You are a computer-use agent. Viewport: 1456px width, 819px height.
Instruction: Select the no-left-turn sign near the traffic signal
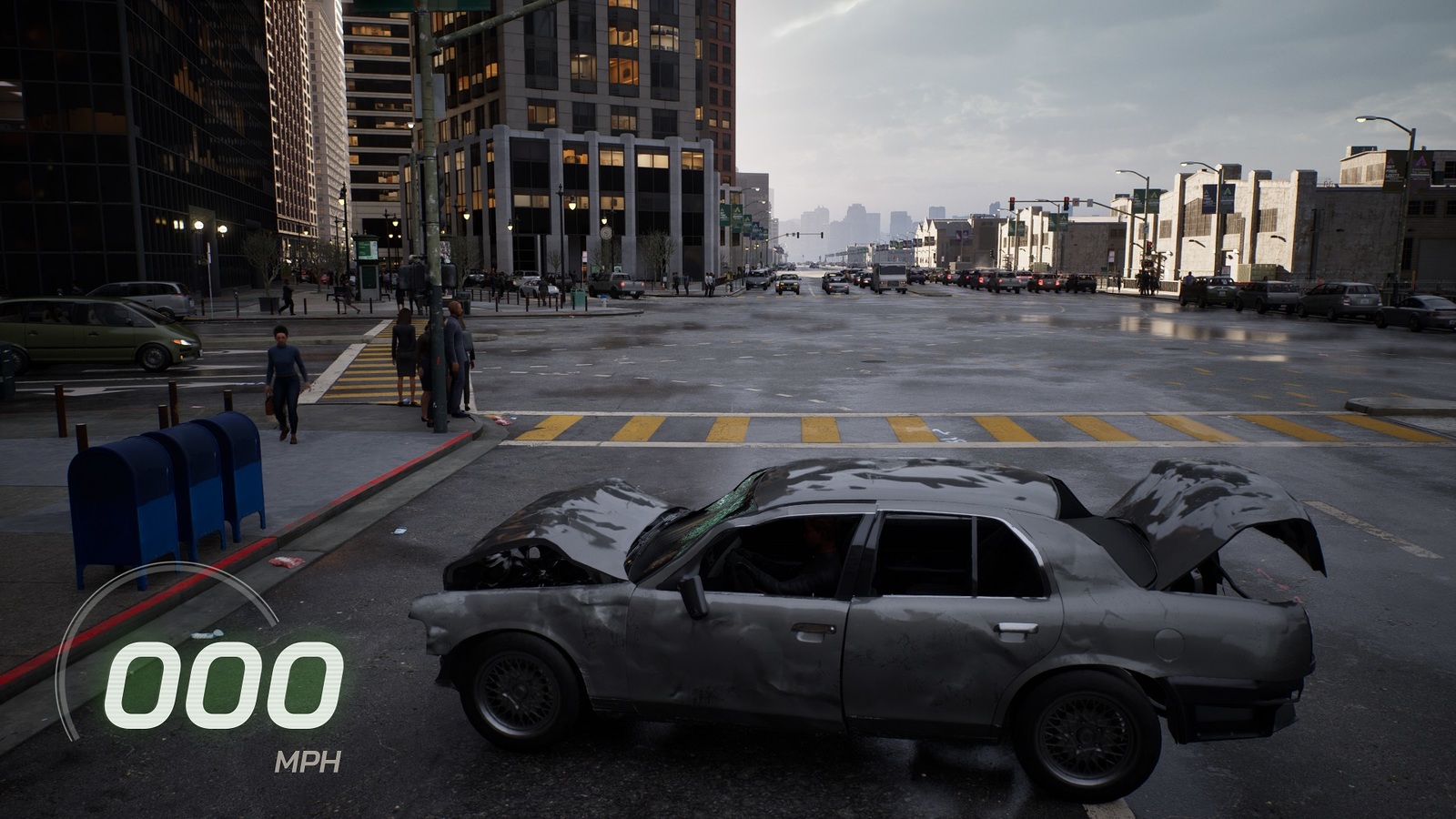coord(1077,201)
